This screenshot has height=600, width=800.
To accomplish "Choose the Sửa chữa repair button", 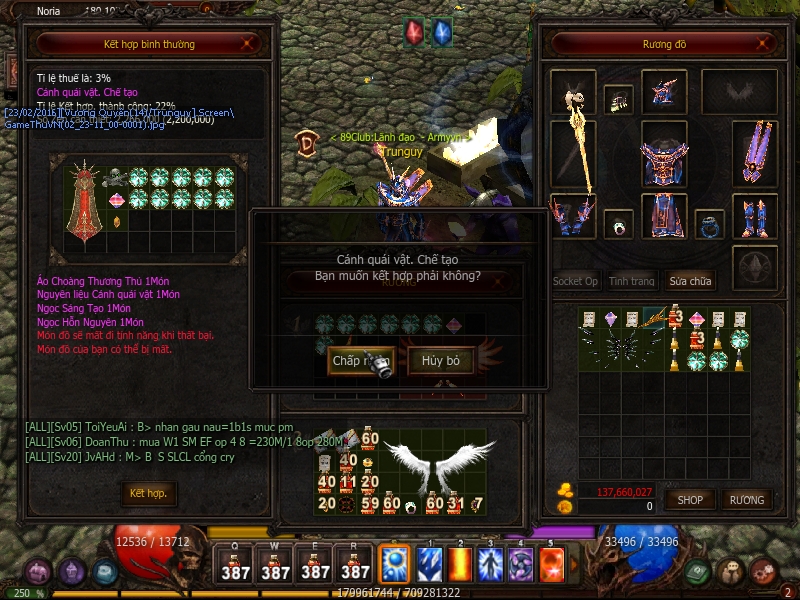I will (692, 281).
